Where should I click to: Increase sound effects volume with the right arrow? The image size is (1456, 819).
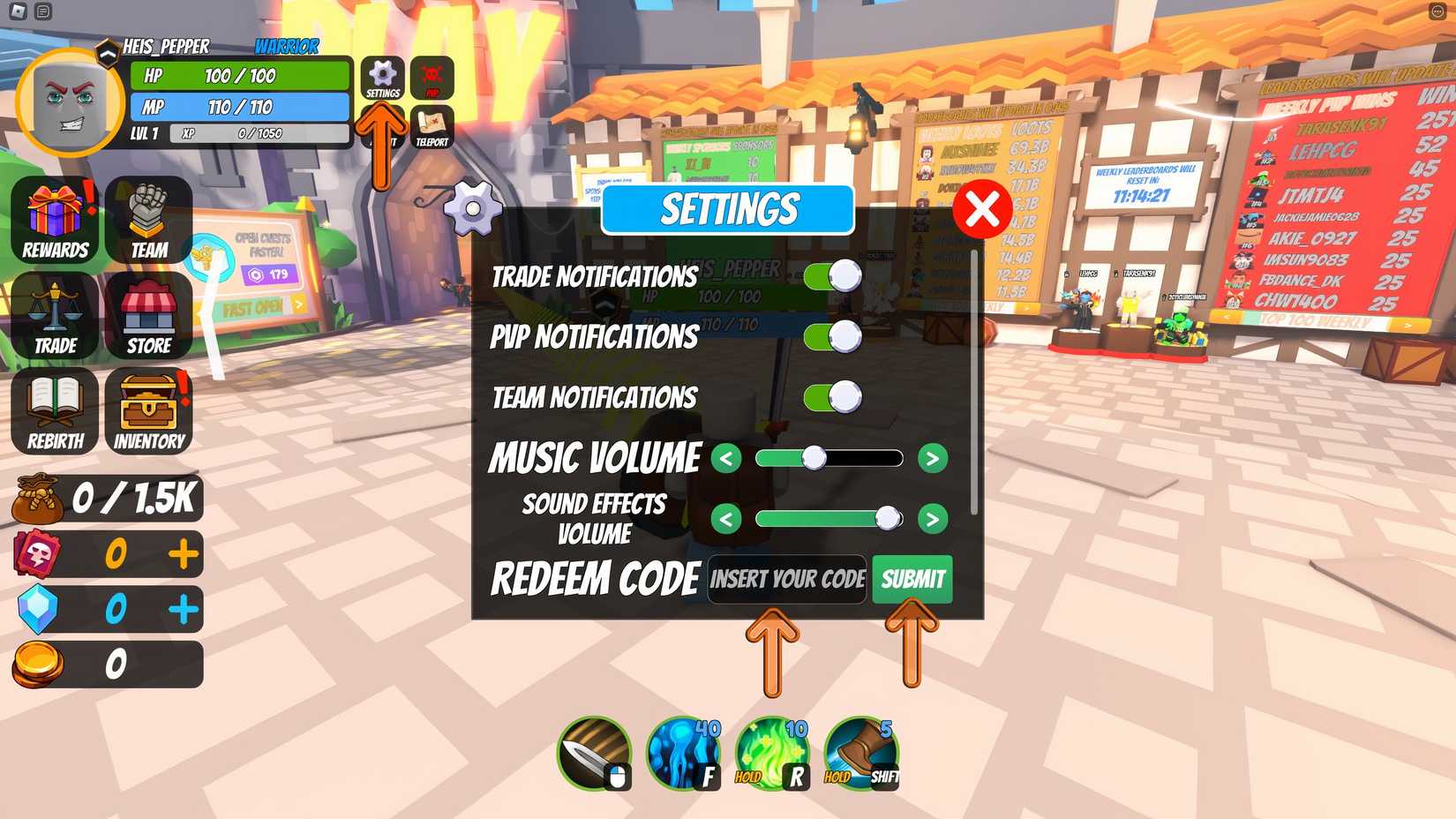pyautogui.click(x=932, y=518)
